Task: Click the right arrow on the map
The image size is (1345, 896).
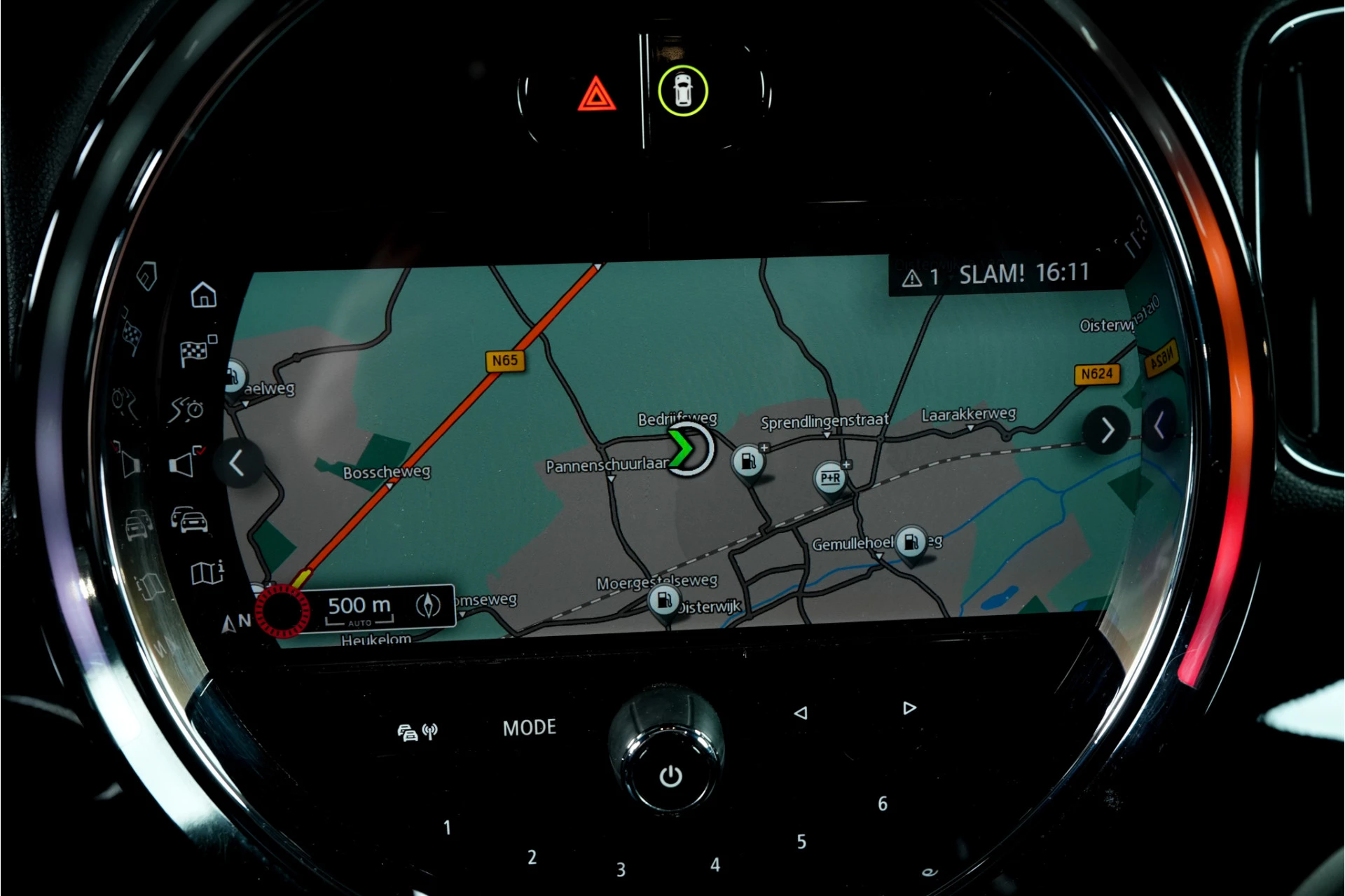Action: click(x=1106, y=430)
